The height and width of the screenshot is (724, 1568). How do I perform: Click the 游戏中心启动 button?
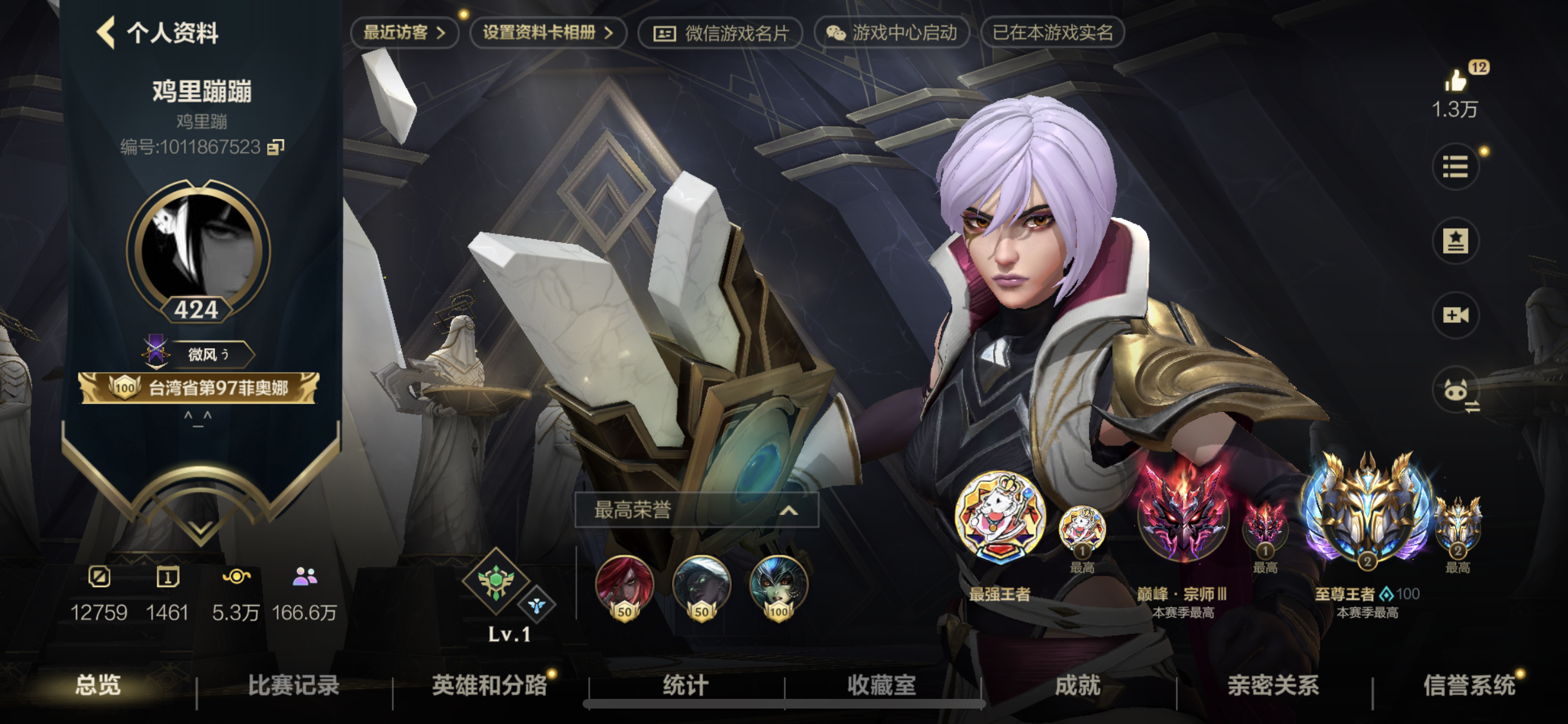coord(891,33)
